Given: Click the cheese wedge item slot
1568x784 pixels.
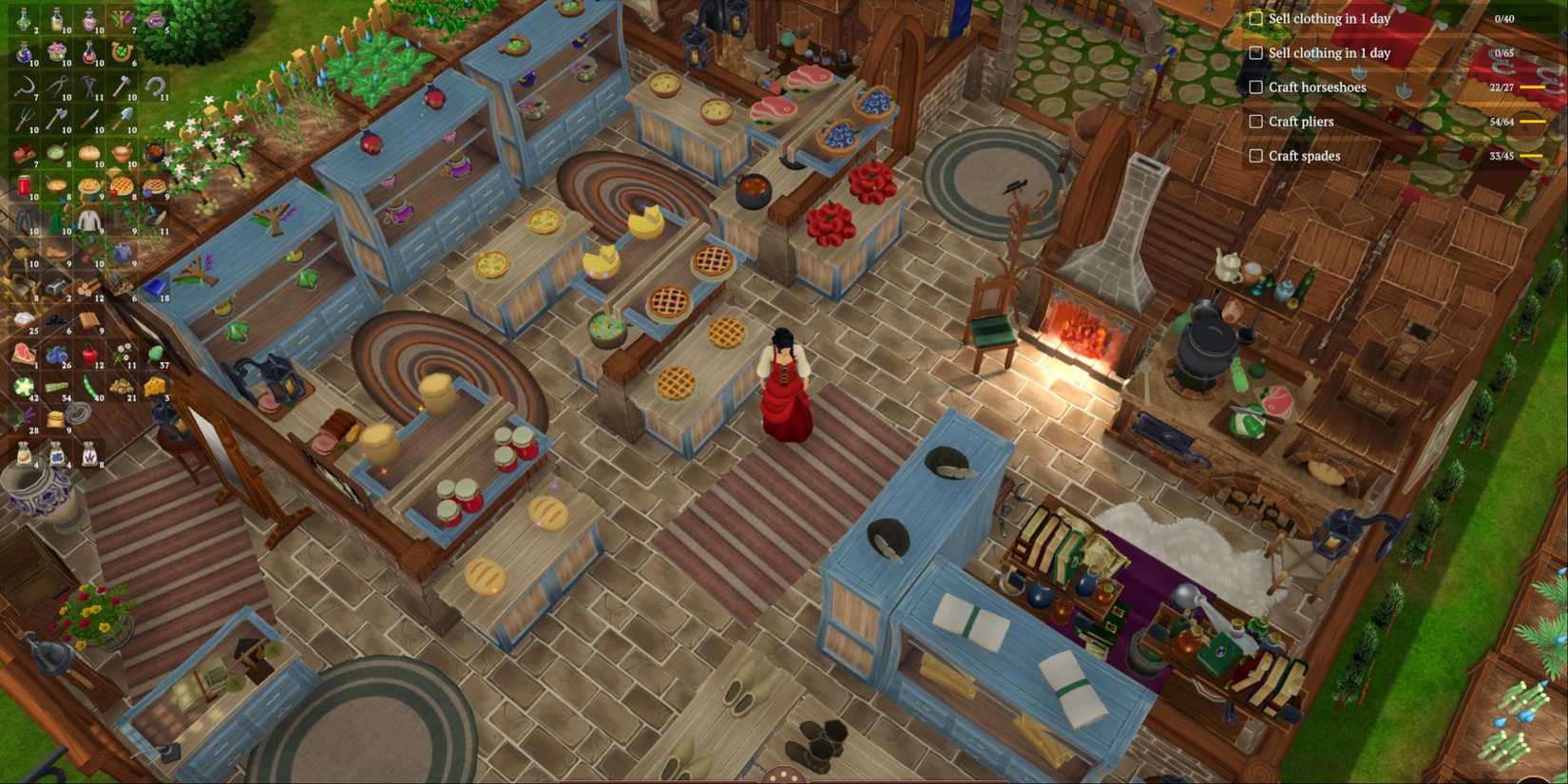Looking at the screenshot, I should click(153, 383).
